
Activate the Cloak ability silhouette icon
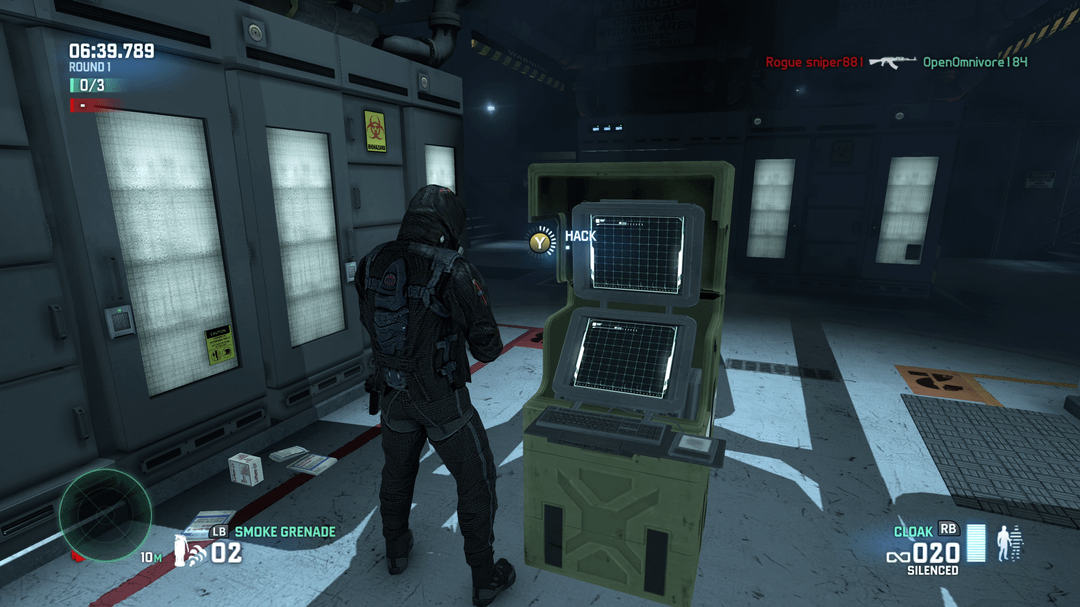coord(1009,543)
